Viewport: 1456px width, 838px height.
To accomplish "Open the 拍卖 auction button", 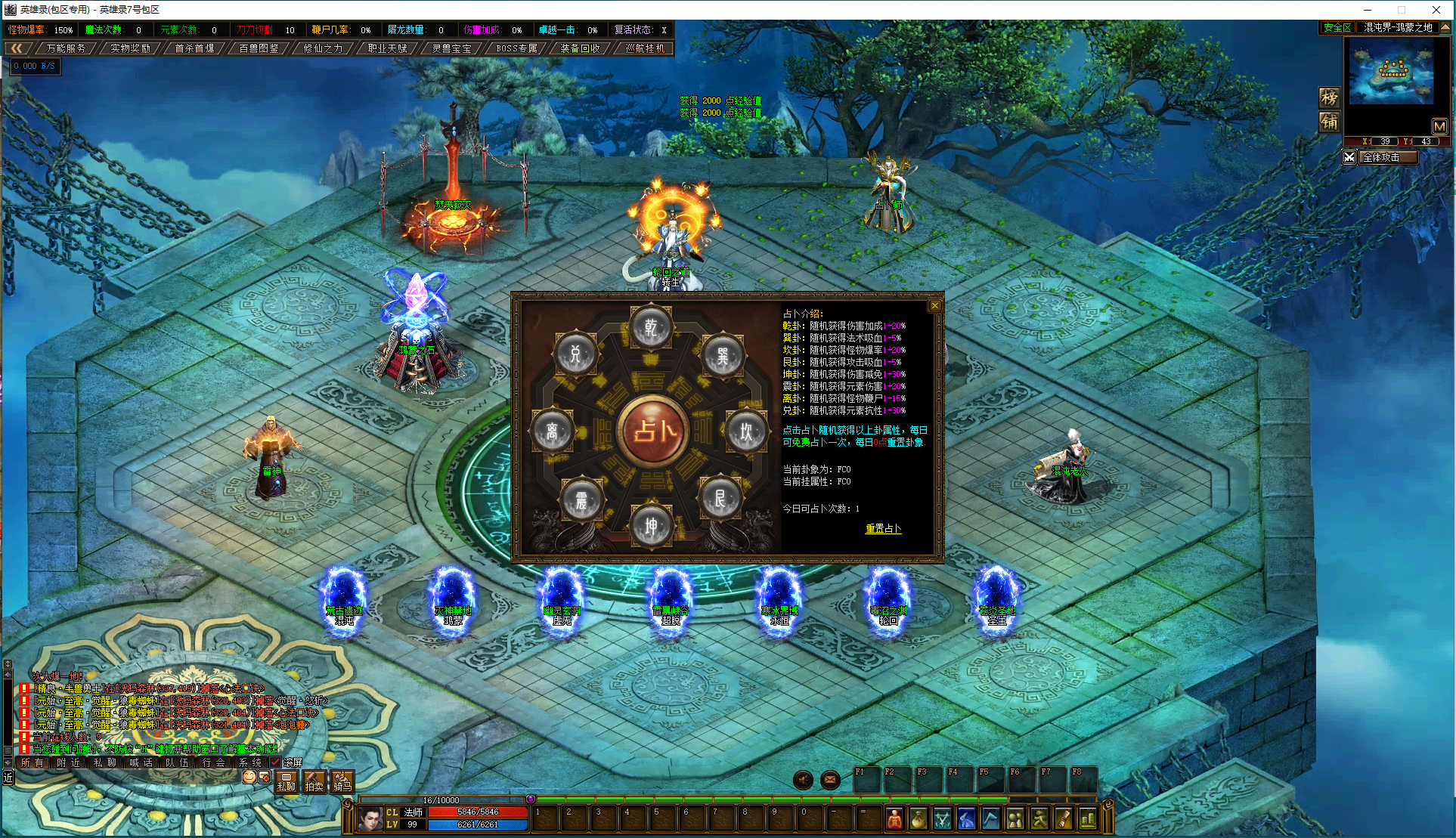I will [314, 781].
